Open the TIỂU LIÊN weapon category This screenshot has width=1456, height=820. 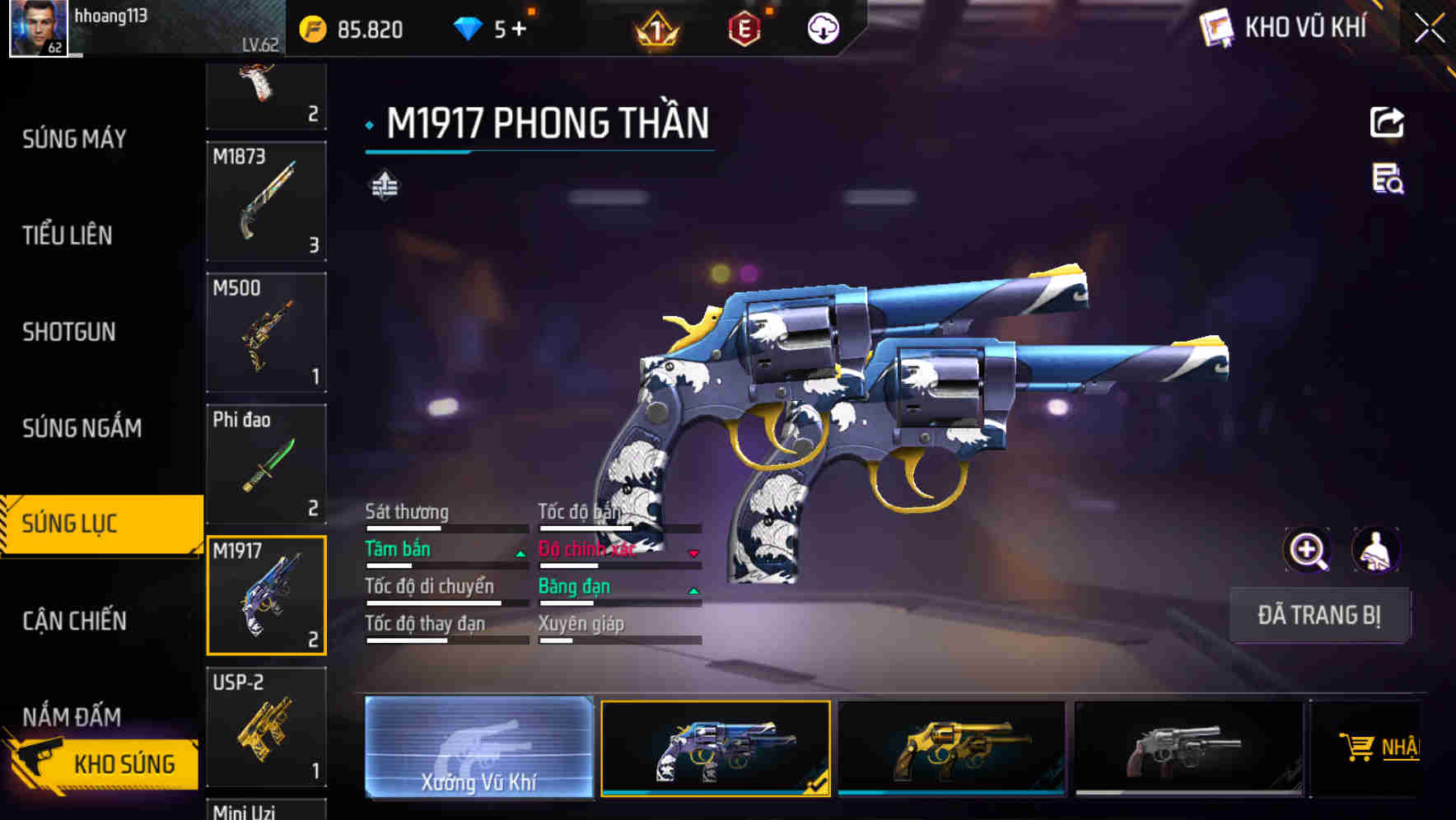coord(68,235)
